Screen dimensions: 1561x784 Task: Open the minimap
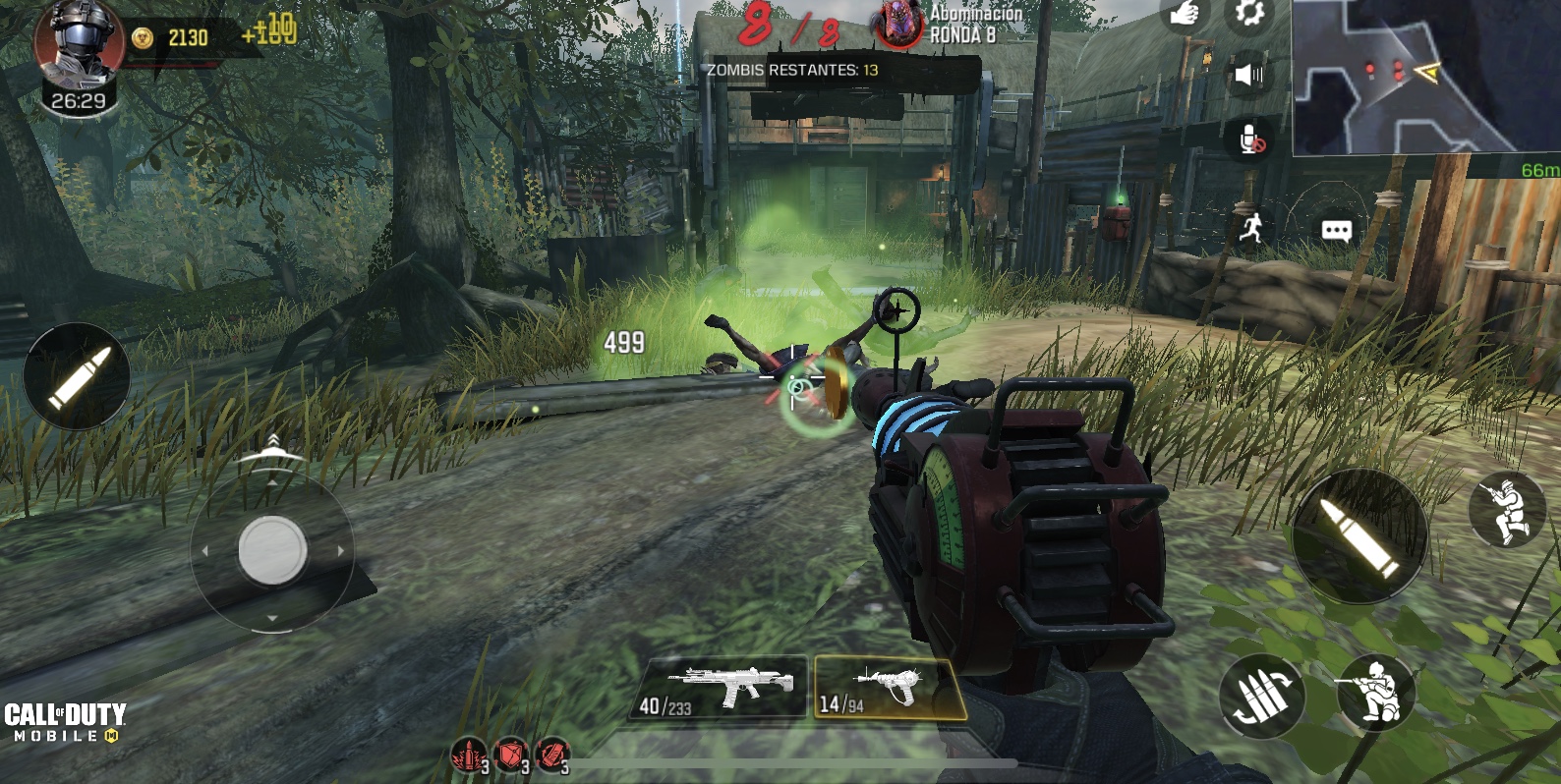click(x=1425, y=77)
